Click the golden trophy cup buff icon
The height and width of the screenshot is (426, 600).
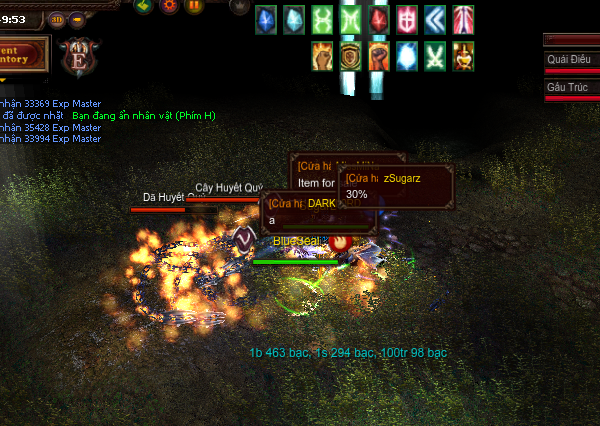click(x=463, y=55)
